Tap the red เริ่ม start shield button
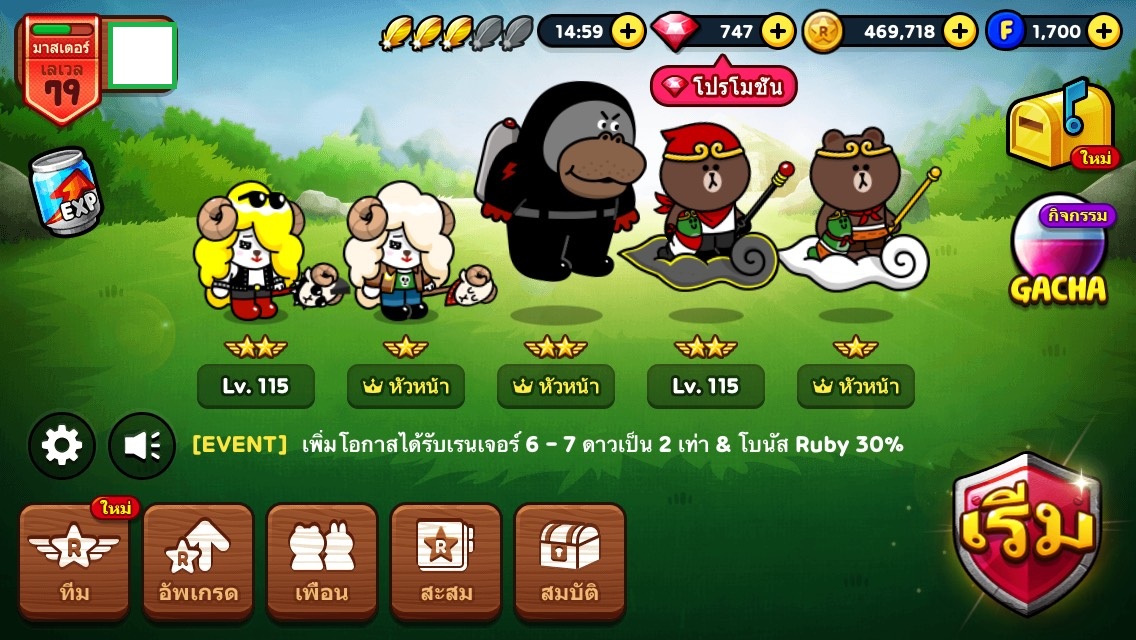Image resolution: width=1136 pixels, height=640 pixels. tap(1026, 531)
